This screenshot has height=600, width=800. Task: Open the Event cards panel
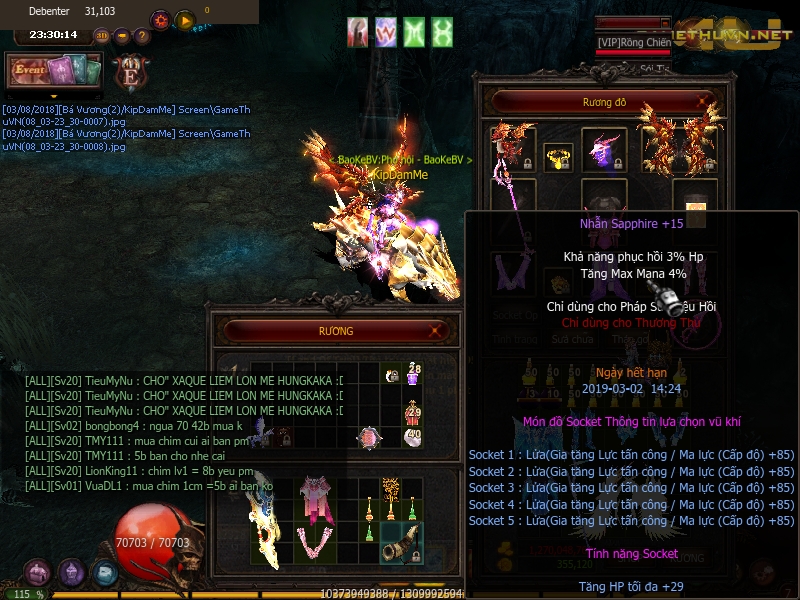point(55,71)
